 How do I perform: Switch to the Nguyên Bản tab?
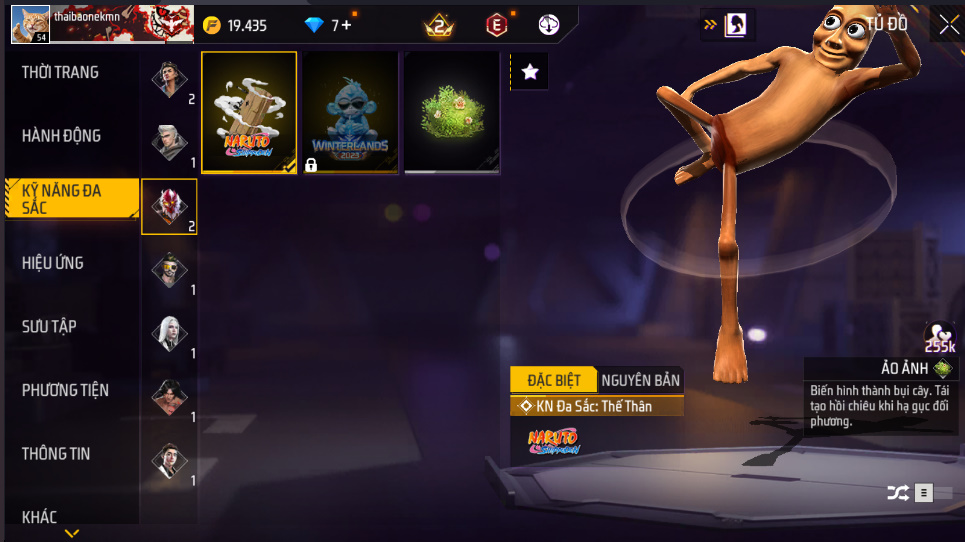[641, 380]
